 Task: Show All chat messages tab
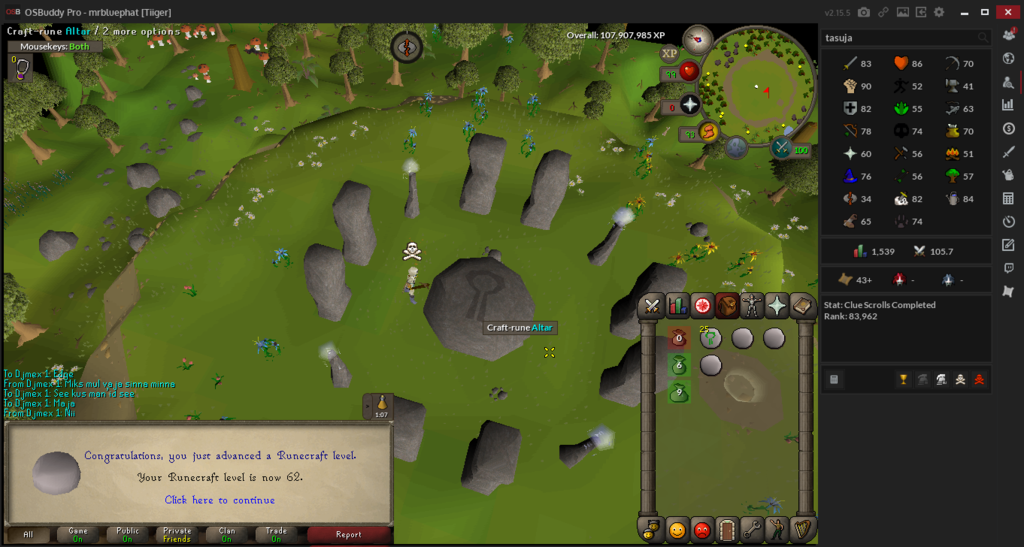28,534
